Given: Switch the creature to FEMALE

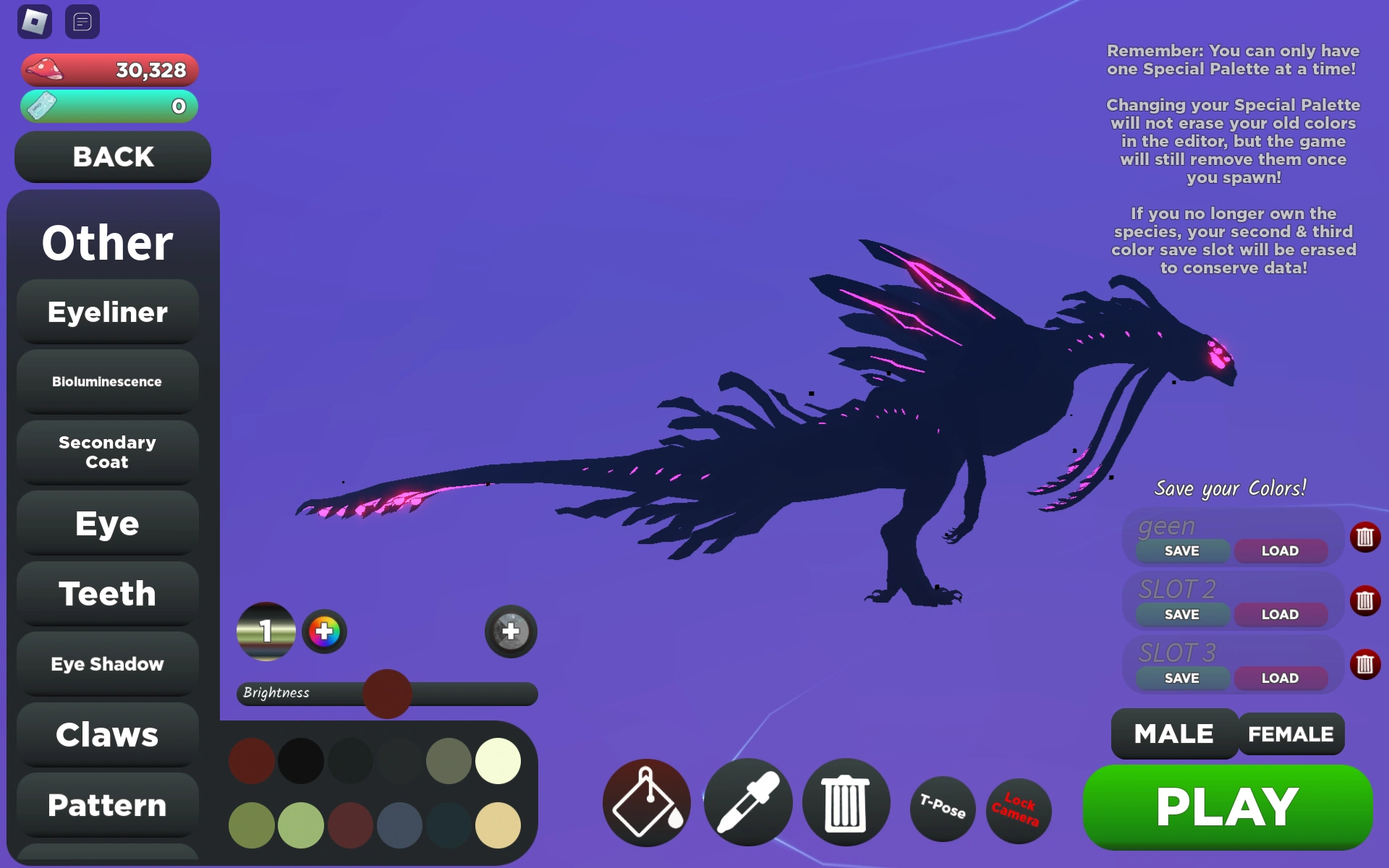Looking at the screenshot, I should point(1291,733).
